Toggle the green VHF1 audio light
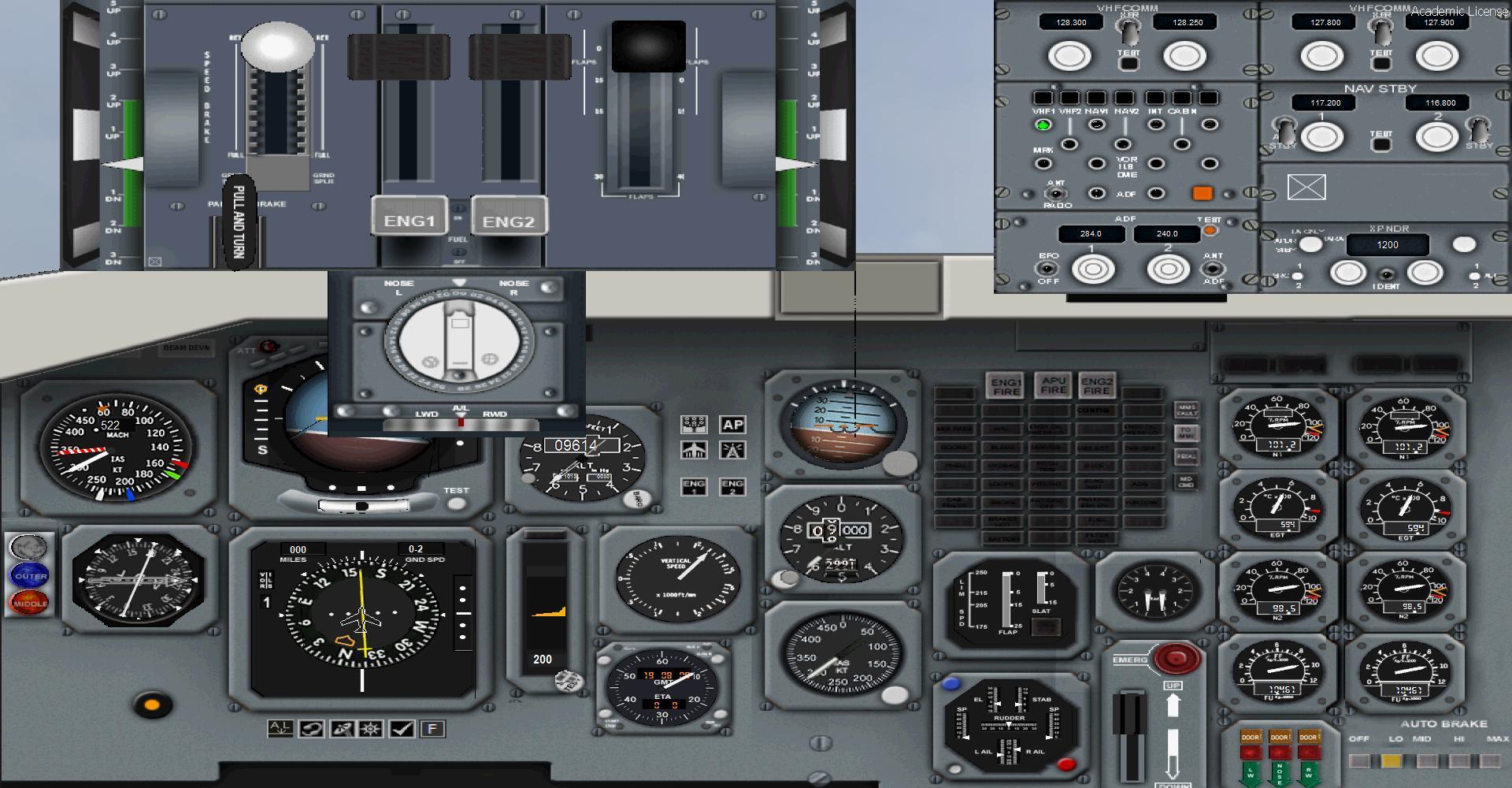The height and width of the screenshot is (788, 1512). (1043, 125)
